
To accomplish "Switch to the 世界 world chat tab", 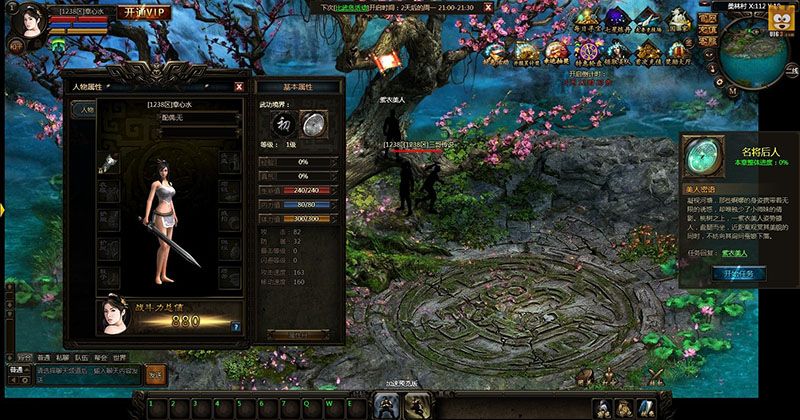I will point(120,356).
